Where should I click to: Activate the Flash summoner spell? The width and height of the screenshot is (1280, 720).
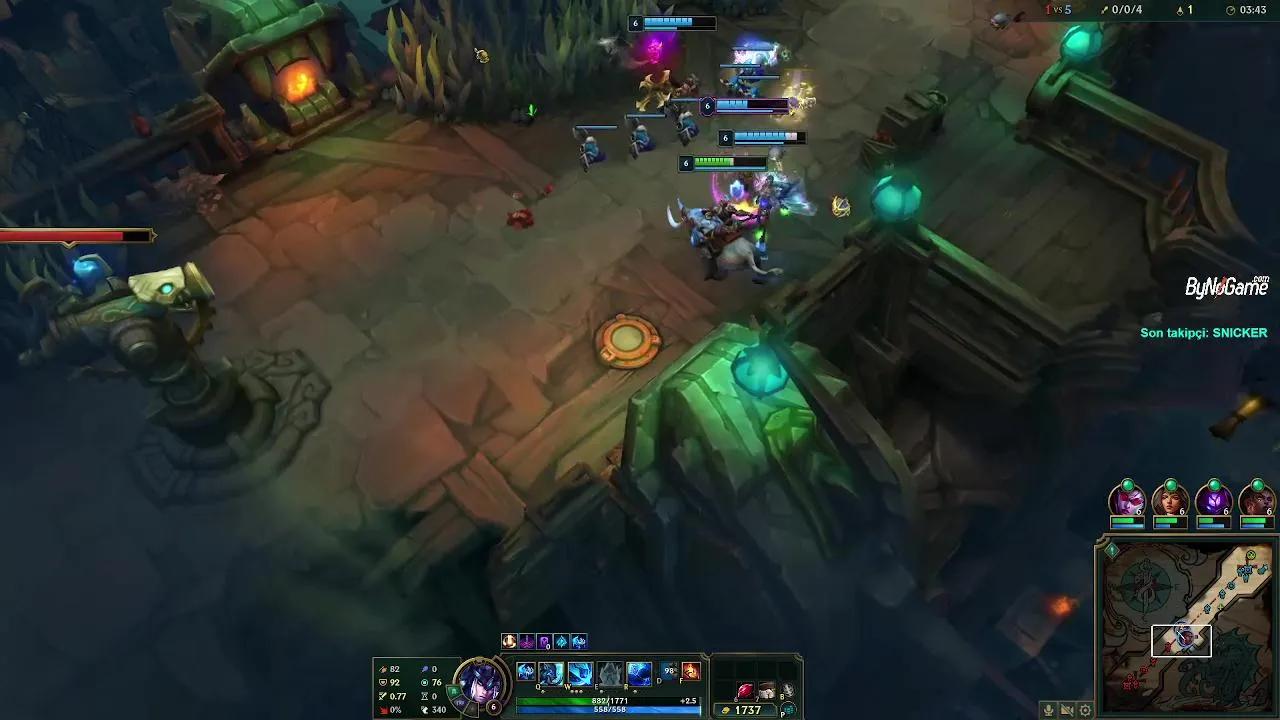pyautogui.click(x=669, y=672)
